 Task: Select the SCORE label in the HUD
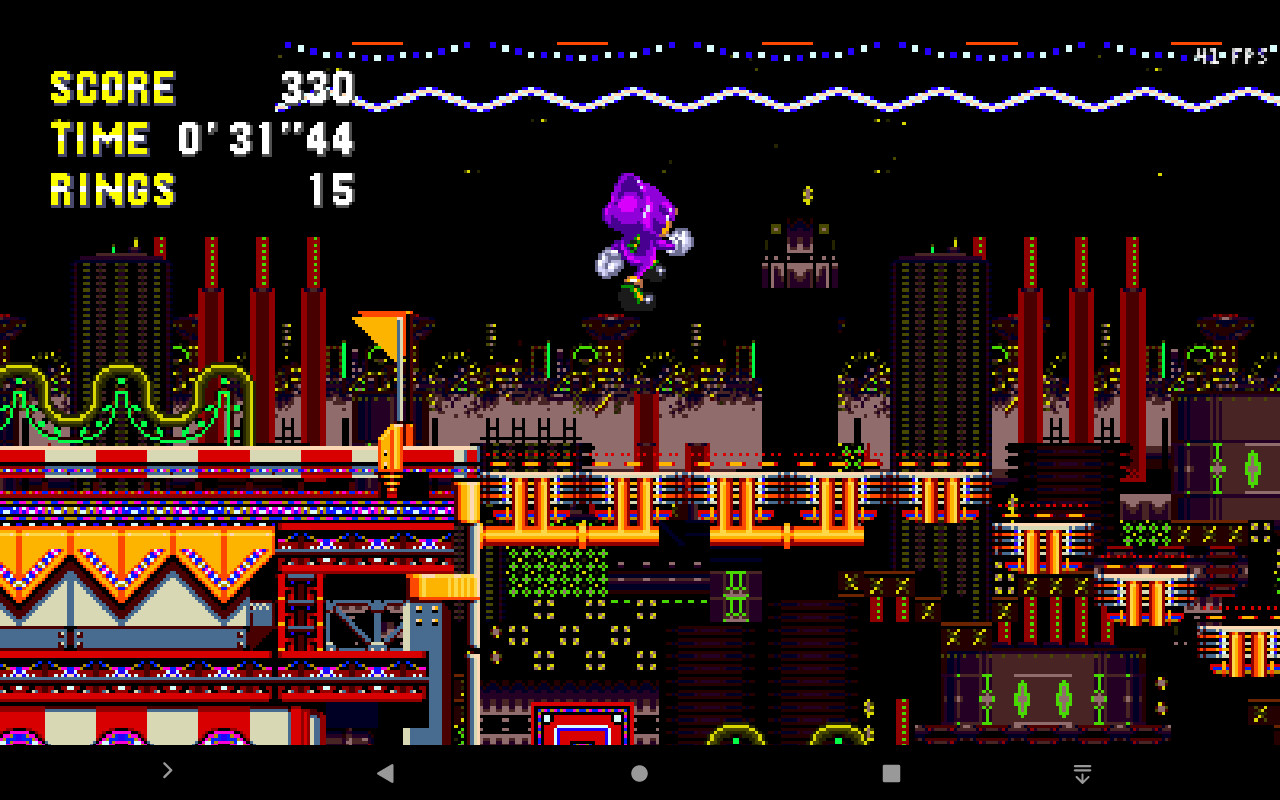click(113, 88)
